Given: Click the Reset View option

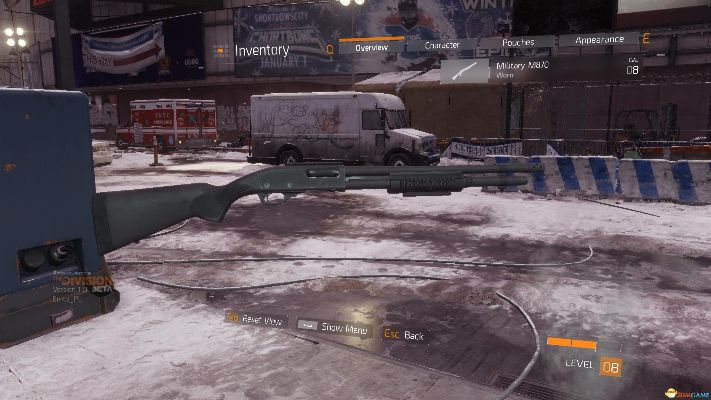Looking at the screenshot, I should (x=258, y=320).
